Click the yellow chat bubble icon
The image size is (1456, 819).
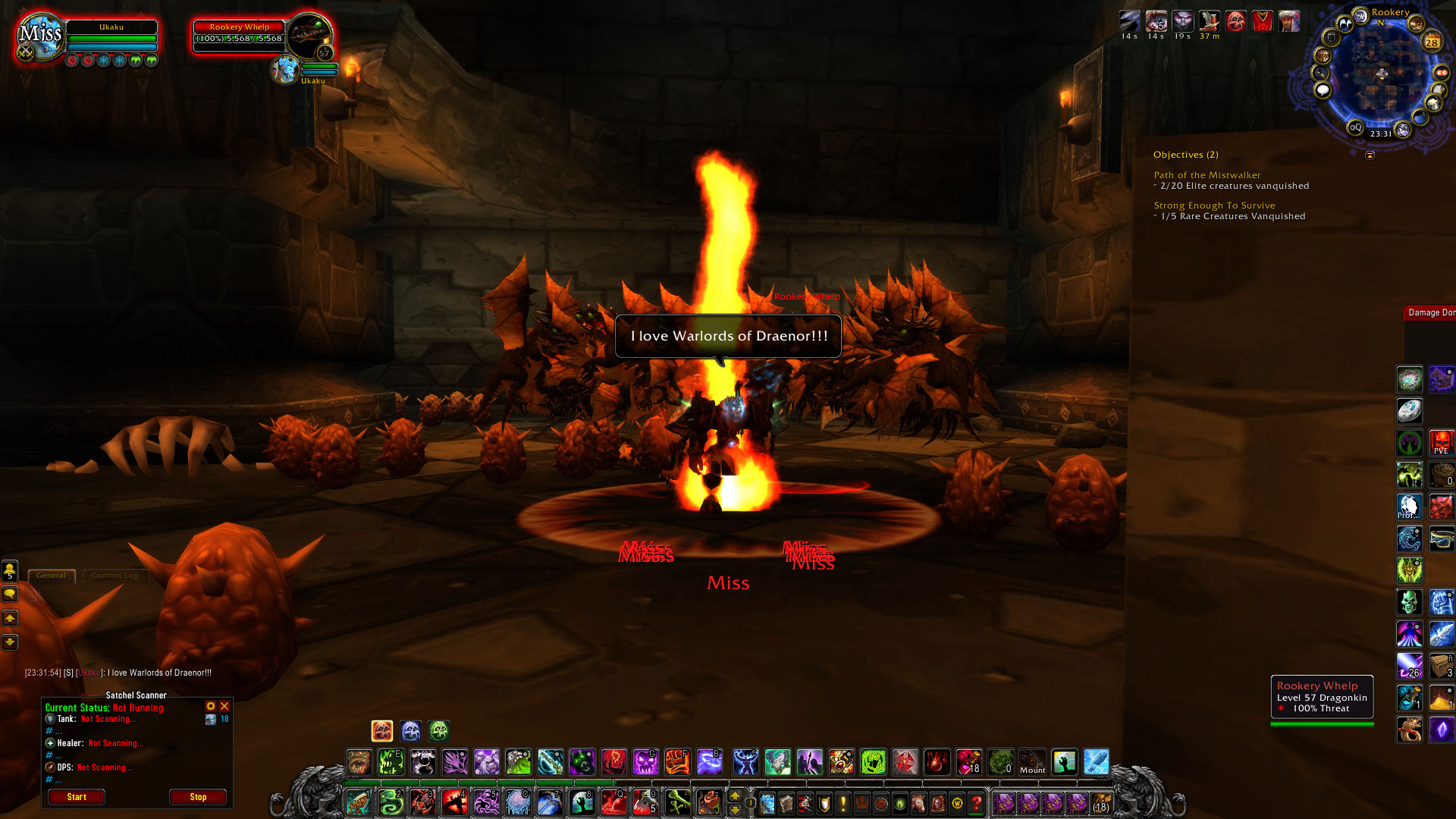(x=10, y=595)
